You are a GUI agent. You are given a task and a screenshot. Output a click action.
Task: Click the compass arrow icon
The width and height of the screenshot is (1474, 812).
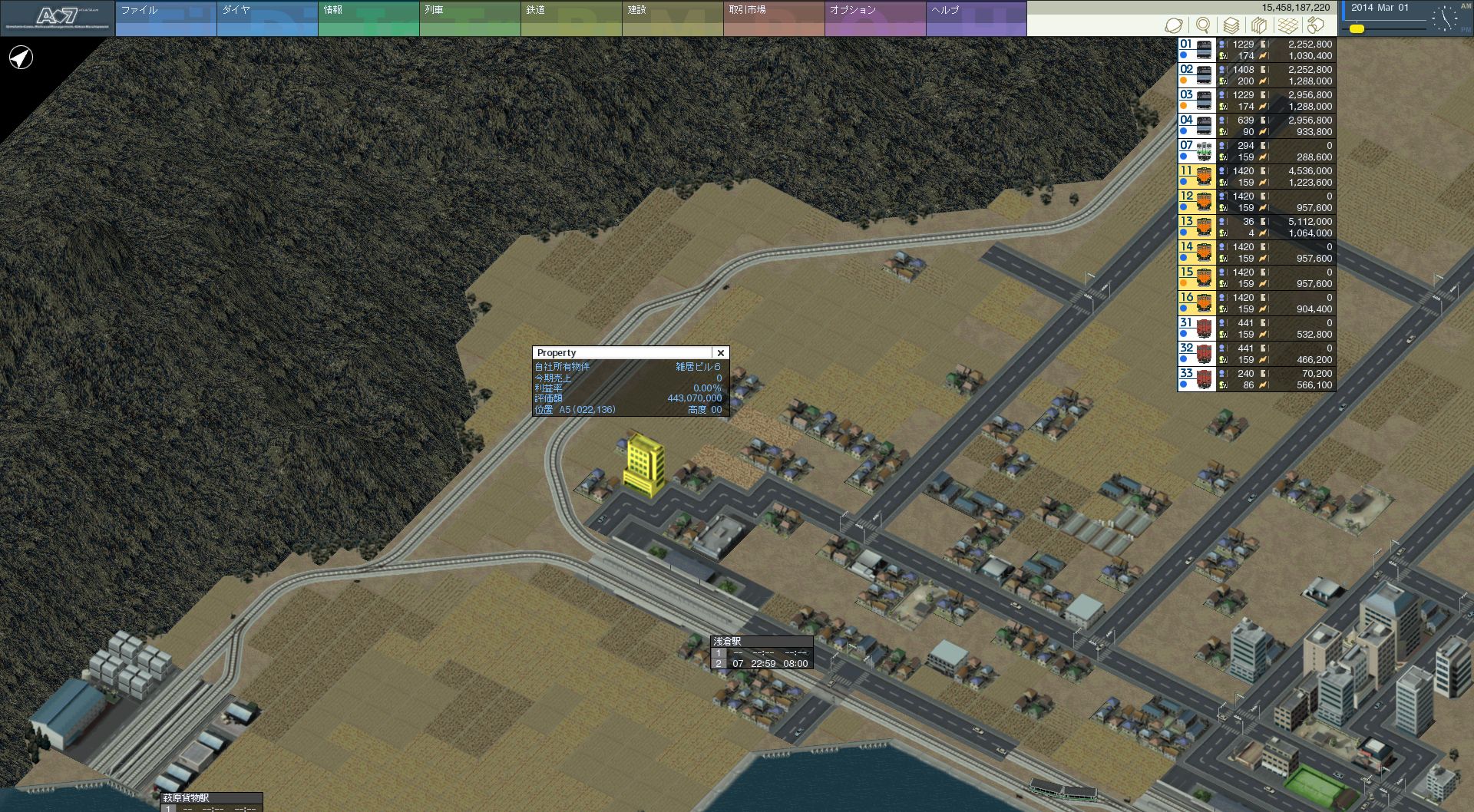click(x=21, y=58)
